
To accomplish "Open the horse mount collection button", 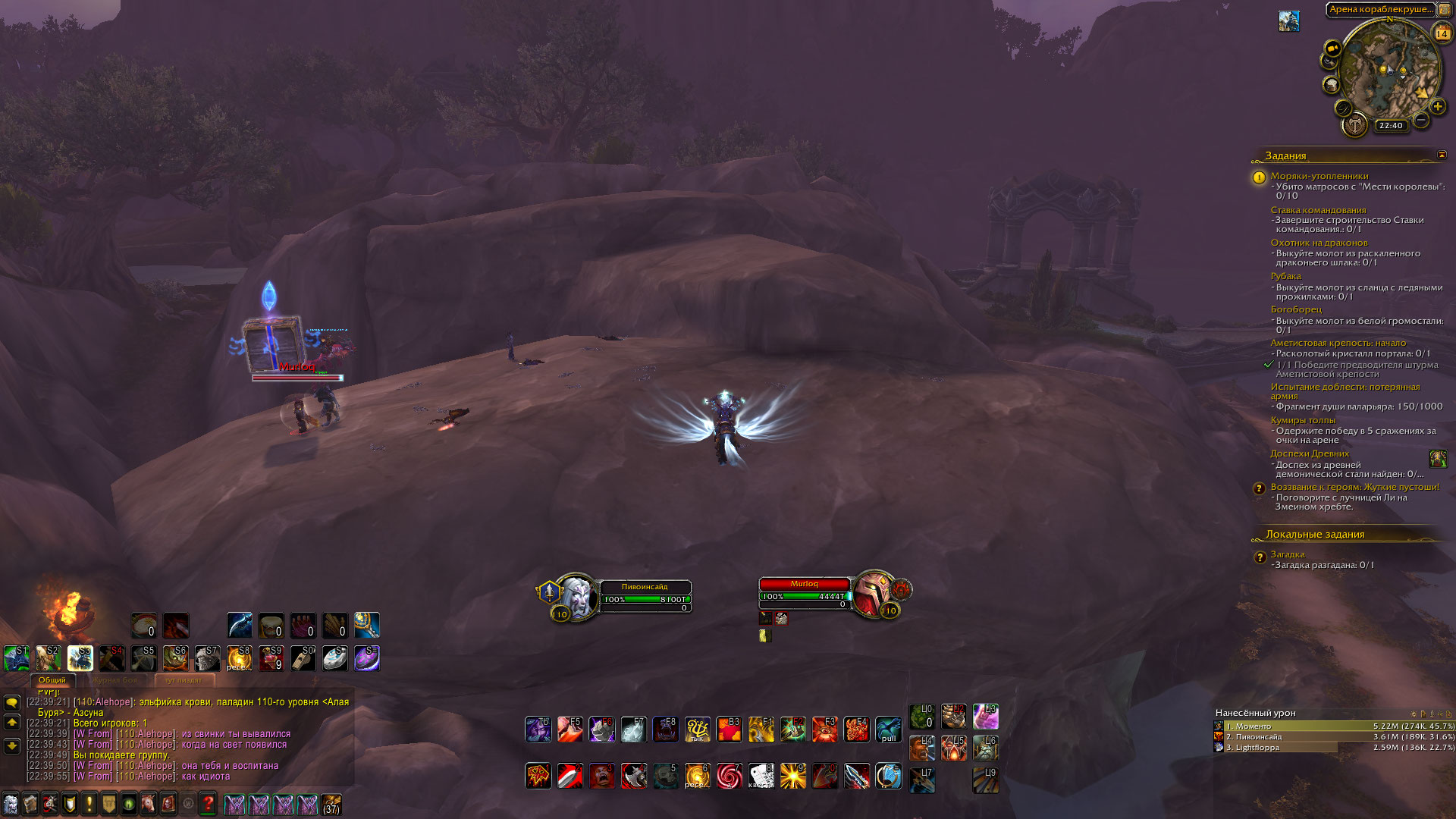I will (149, 804).
